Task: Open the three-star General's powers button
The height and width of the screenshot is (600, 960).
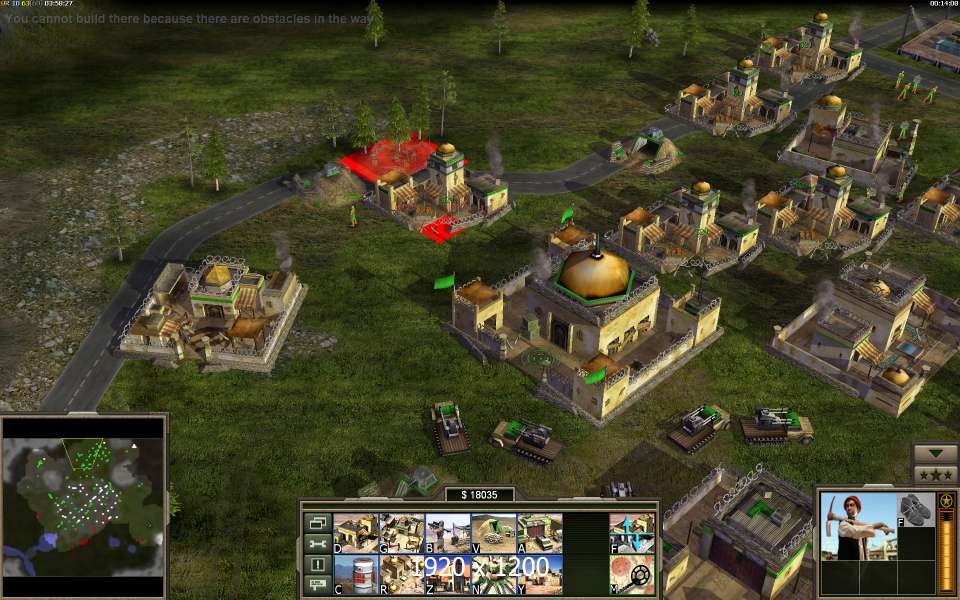Action: pyautogui.click(x=935, y=473)
